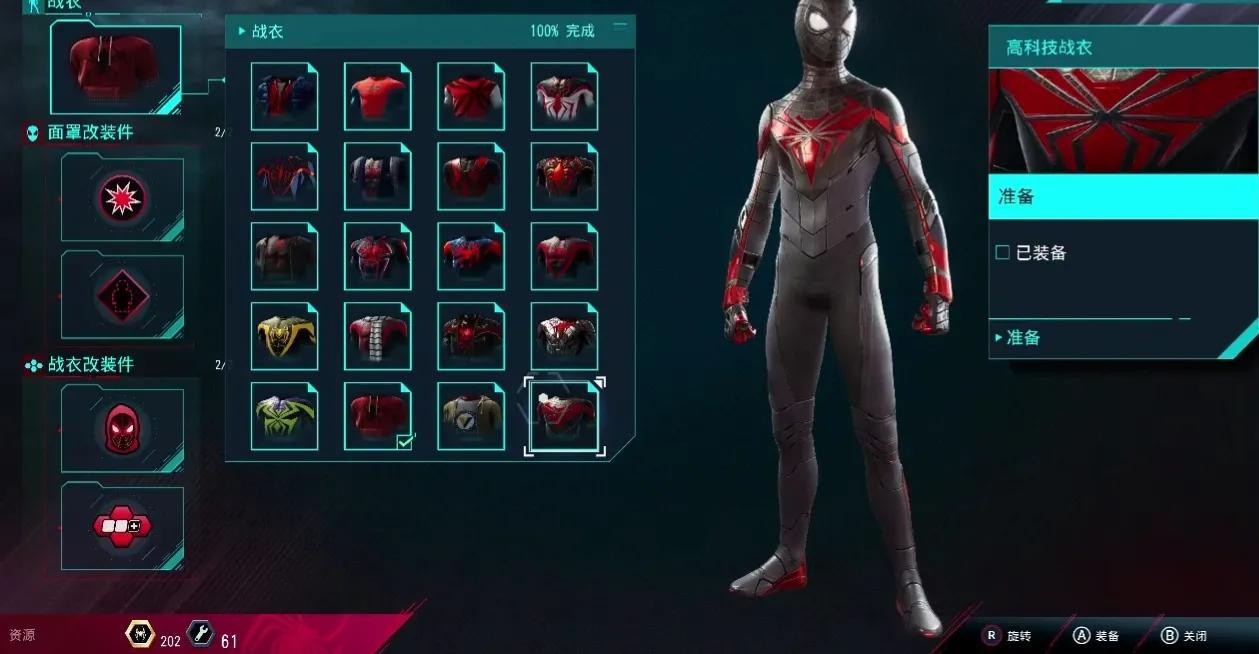1259x654 pixels.
Task: Select the red hexagon suit mod slot
Action: (122, 525)
